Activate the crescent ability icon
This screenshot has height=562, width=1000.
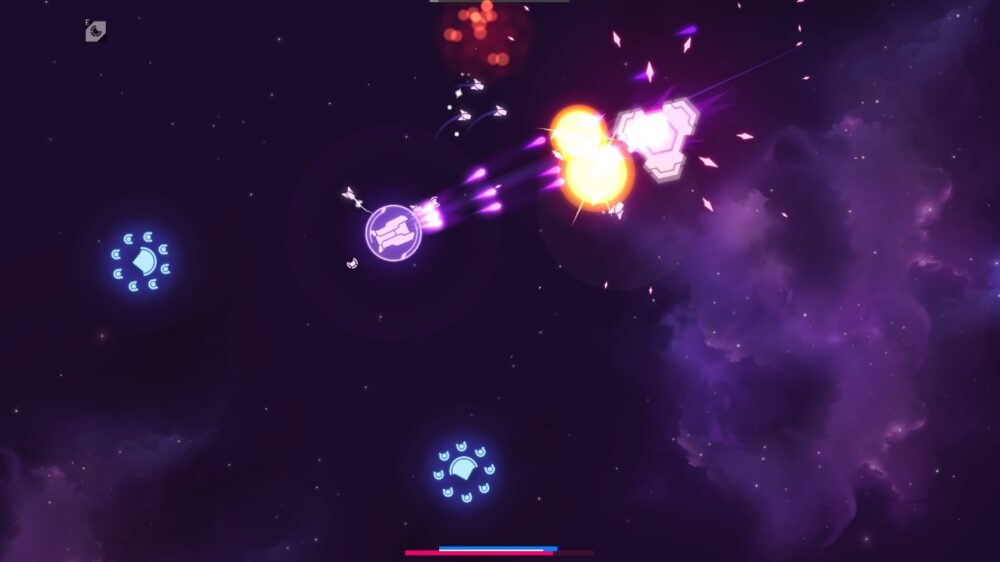96,32
